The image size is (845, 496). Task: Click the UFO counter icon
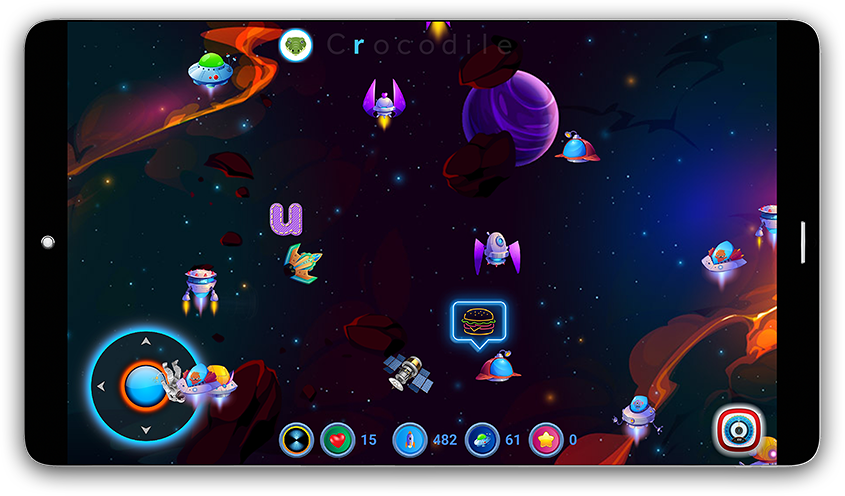click(482, 440)
